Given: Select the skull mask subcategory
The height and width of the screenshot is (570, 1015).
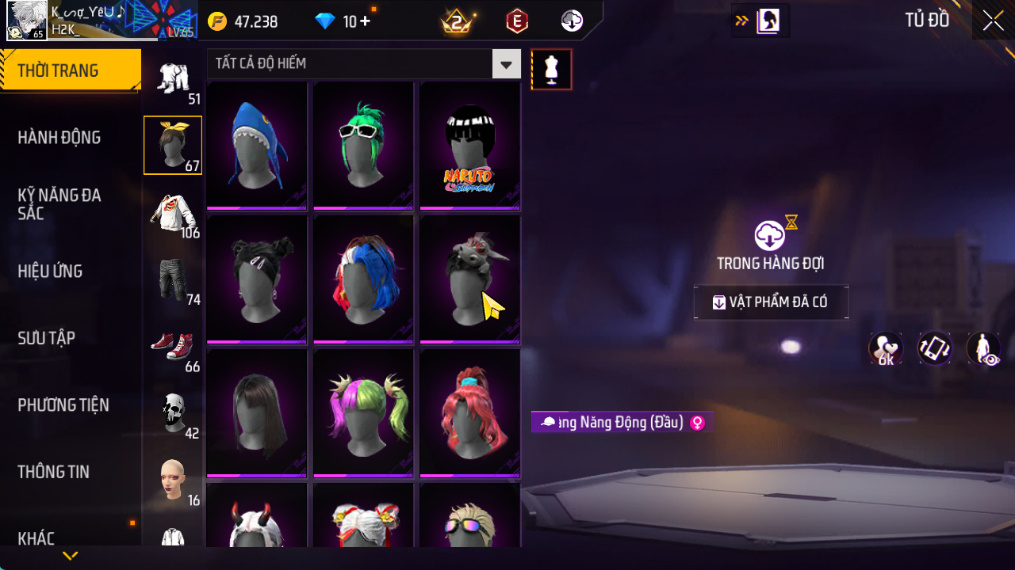Looking at the screenshot, I should tap(173, 411).
